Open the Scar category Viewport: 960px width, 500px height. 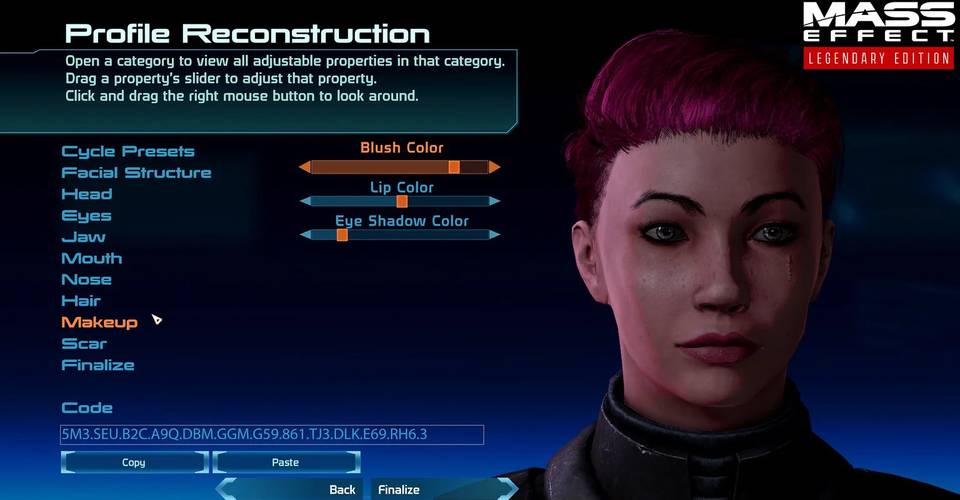(84, 344)
